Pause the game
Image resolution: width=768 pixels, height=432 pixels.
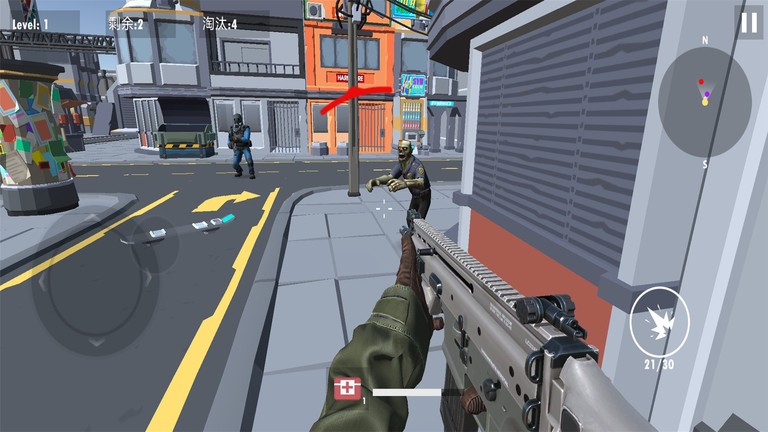point(749,22)
